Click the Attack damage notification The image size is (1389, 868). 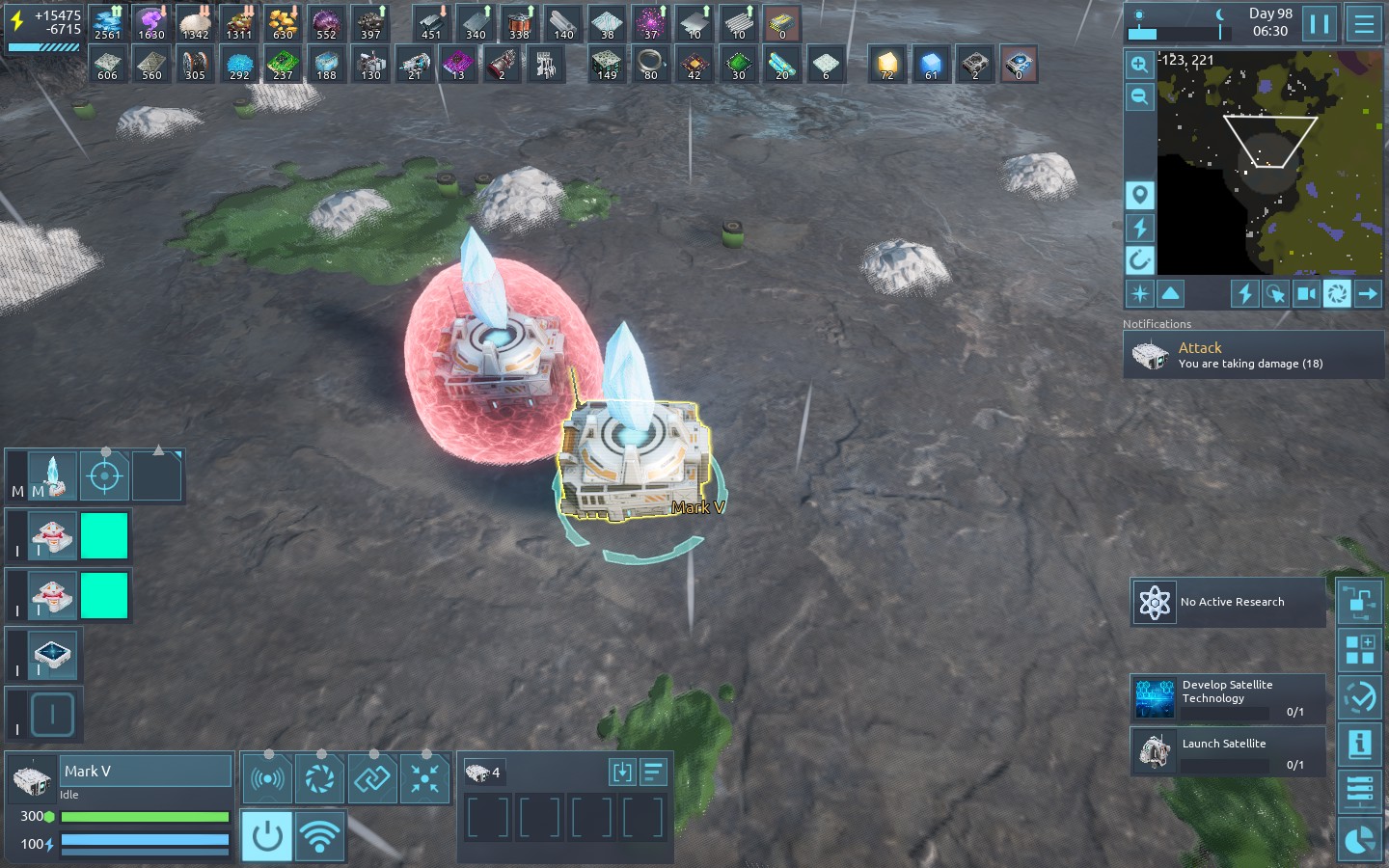[1252, 355]
